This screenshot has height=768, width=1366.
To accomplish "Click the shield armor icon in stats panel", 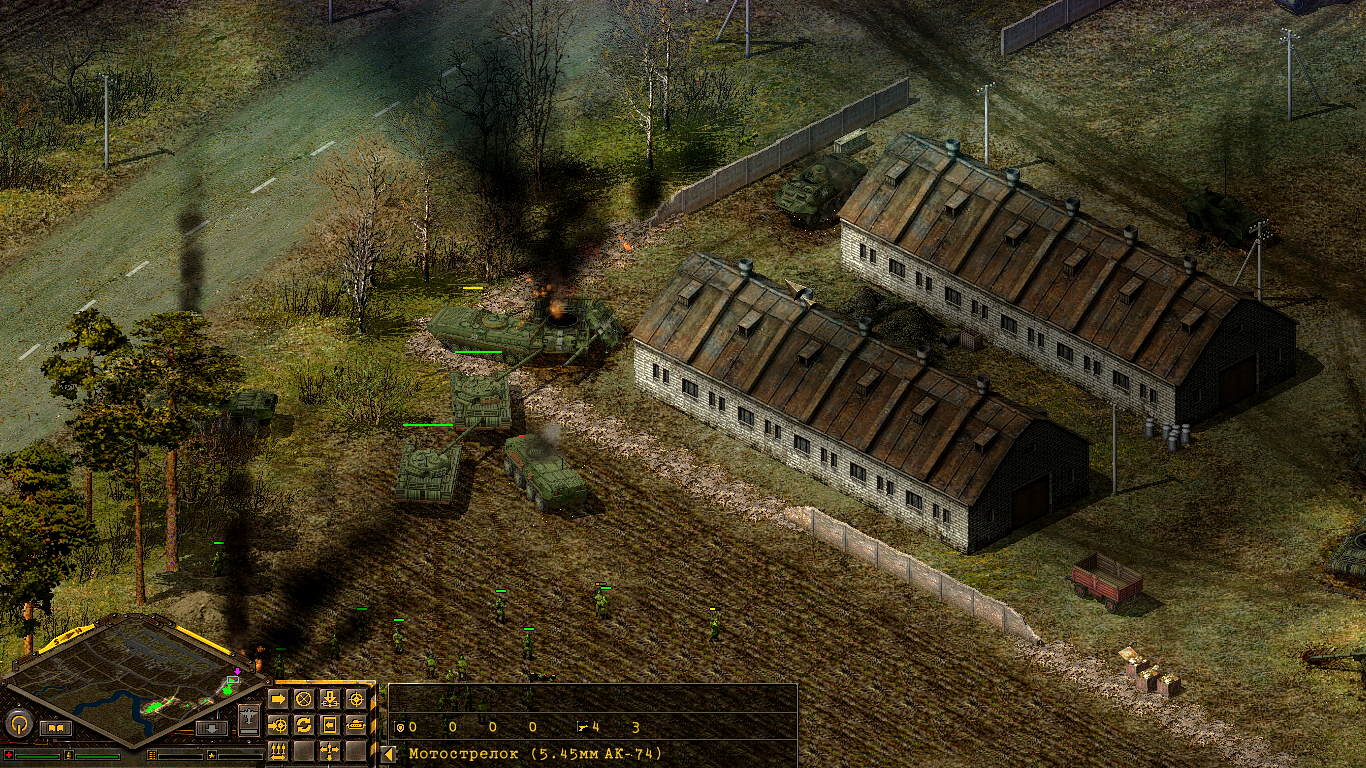I will click(x=400, y=726).
